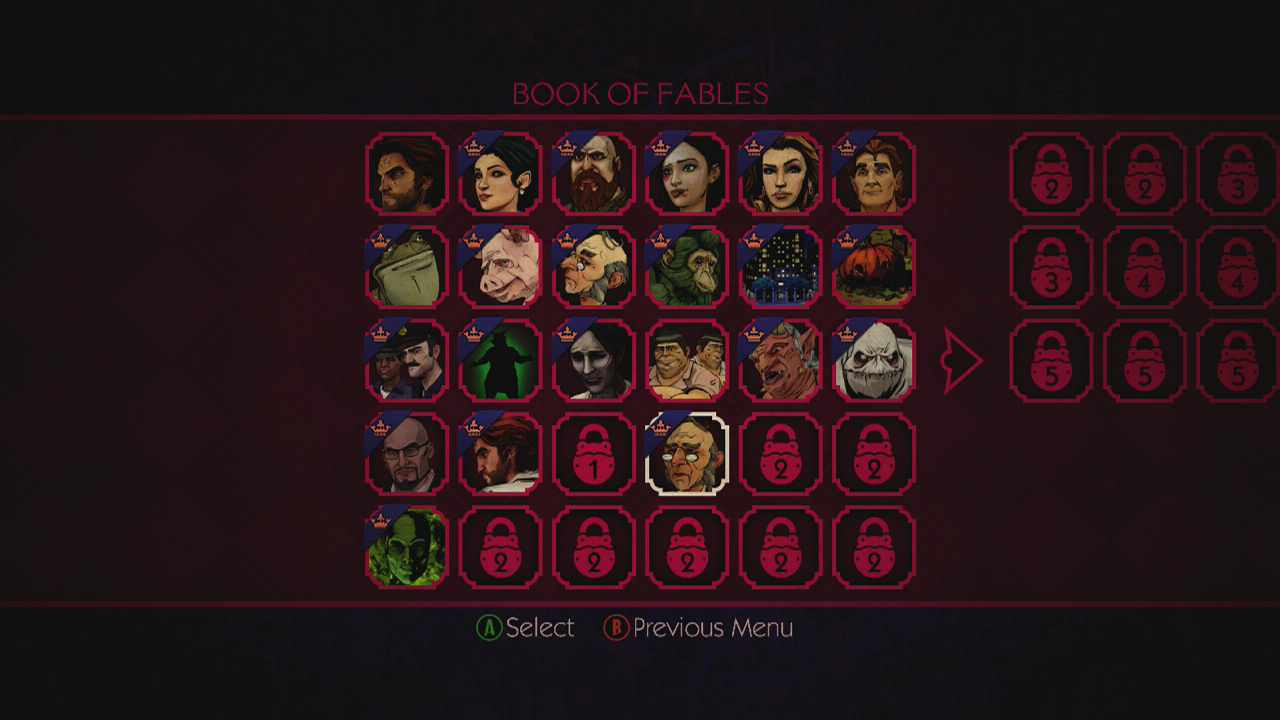This screenshot has height=720, width=1280.
Task: Select the green-eyed dark-haired girl portrait
Action: point(687,174)
